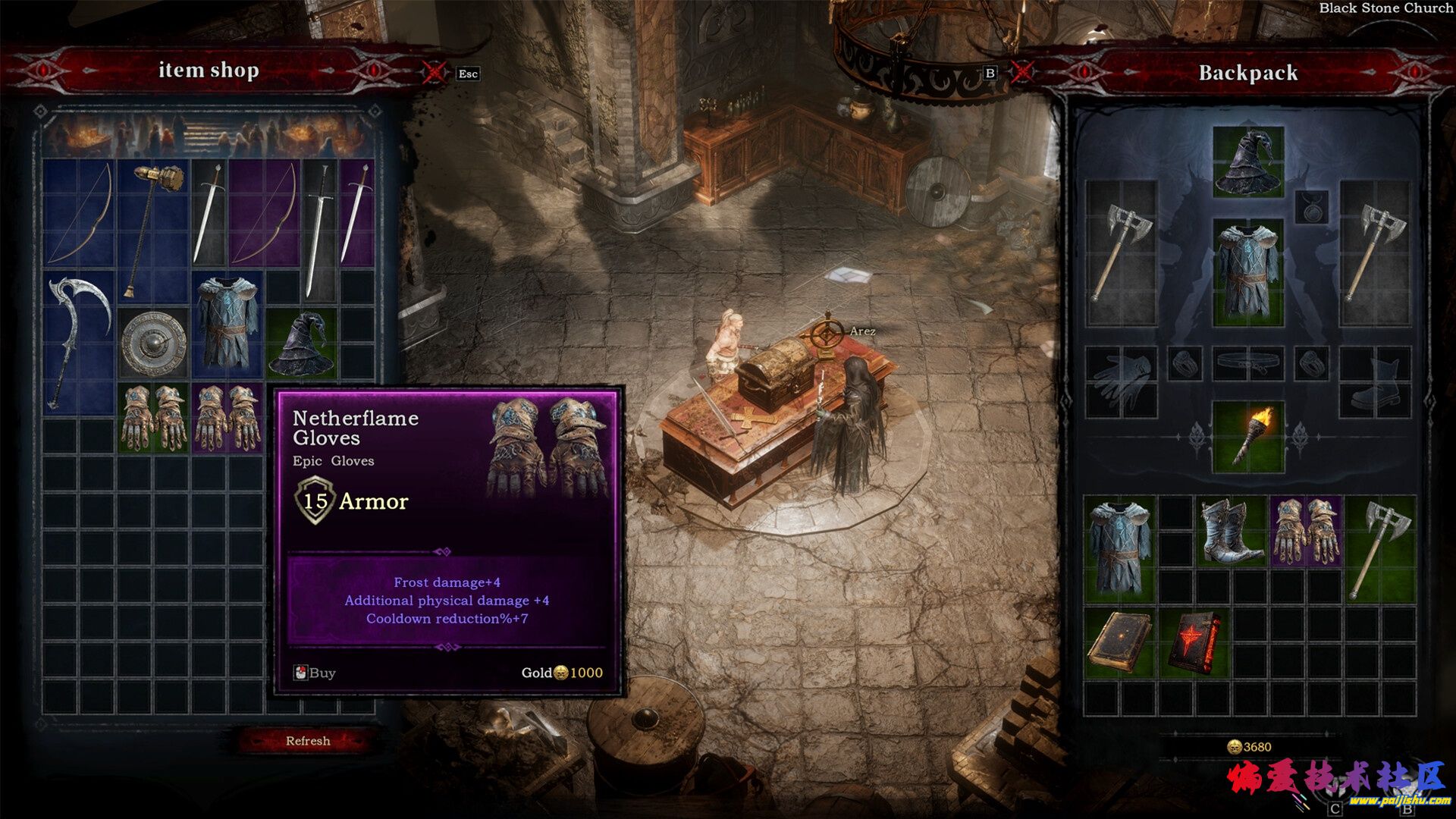Select the purple Netherflame Gloves in the shop
Viewport: 1456px width, 819px height.
[x=227, y=418]
